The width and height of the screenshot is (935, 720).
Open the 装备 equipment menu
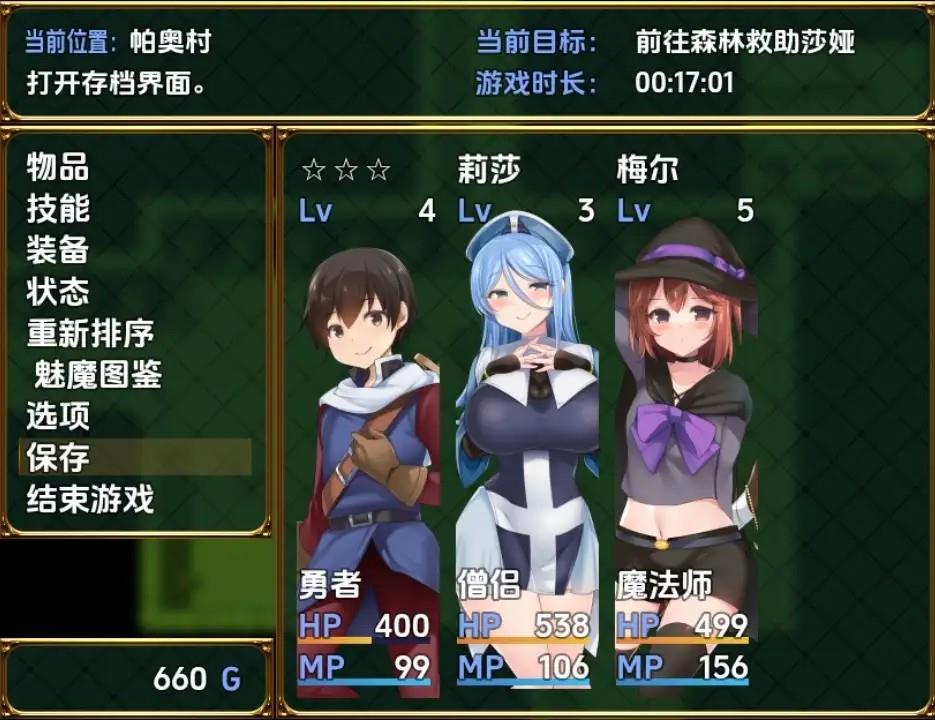[58, 250]
